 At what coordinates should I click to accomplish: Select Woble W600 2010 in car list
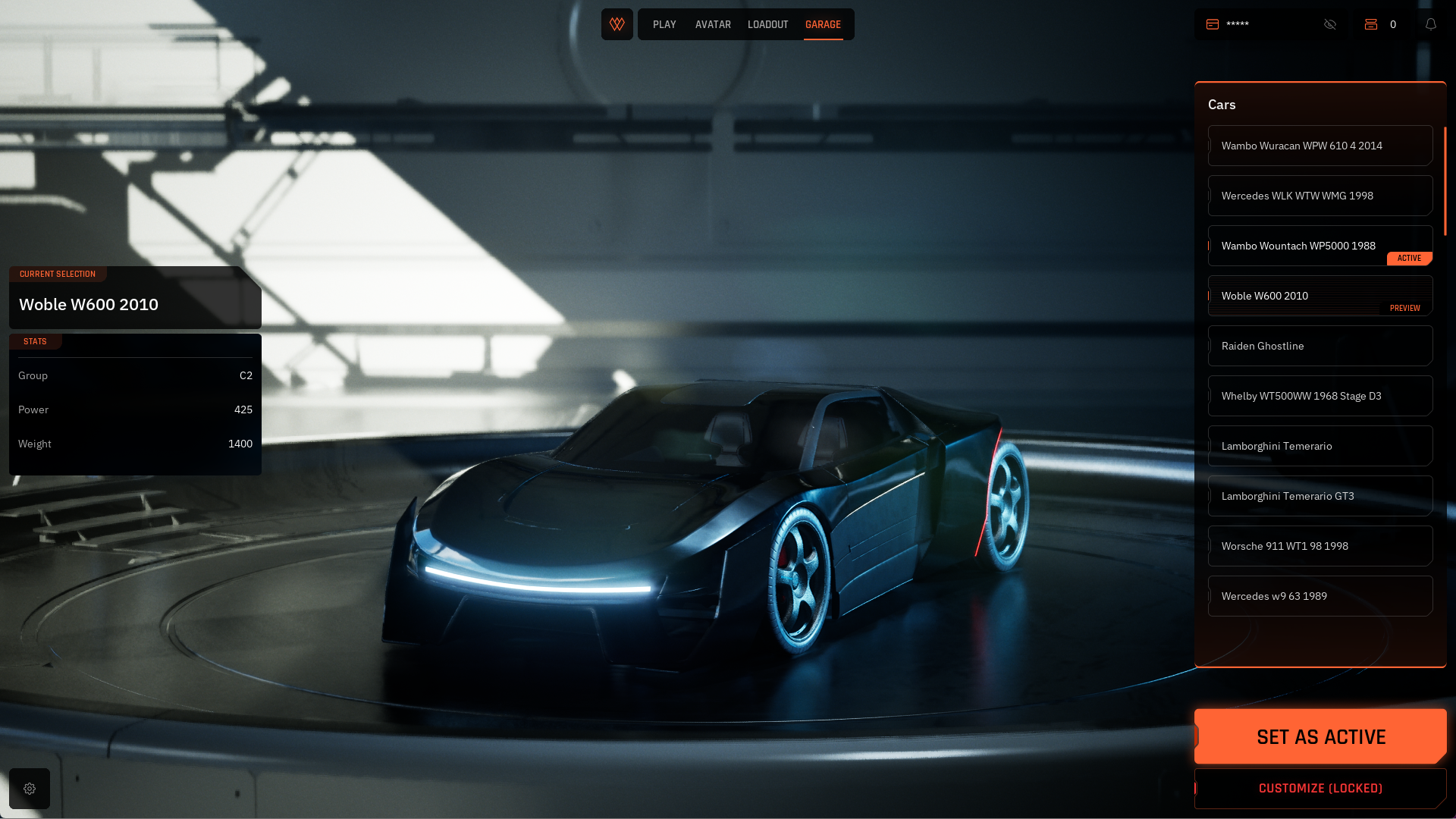(1319, 296)
